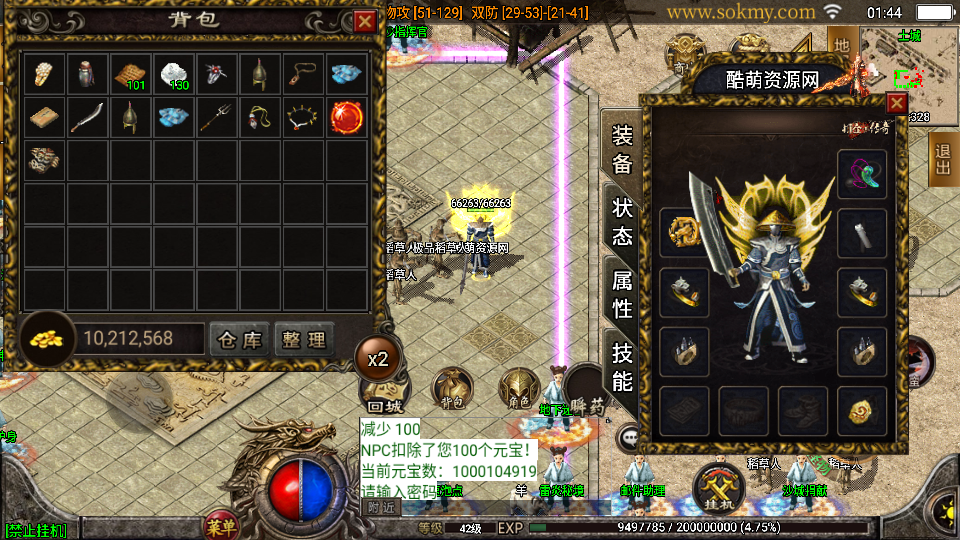This screenshot has height=540, width=960.
Task: Toggle the 挂机 auto-battle button
Action: (719, 484)
